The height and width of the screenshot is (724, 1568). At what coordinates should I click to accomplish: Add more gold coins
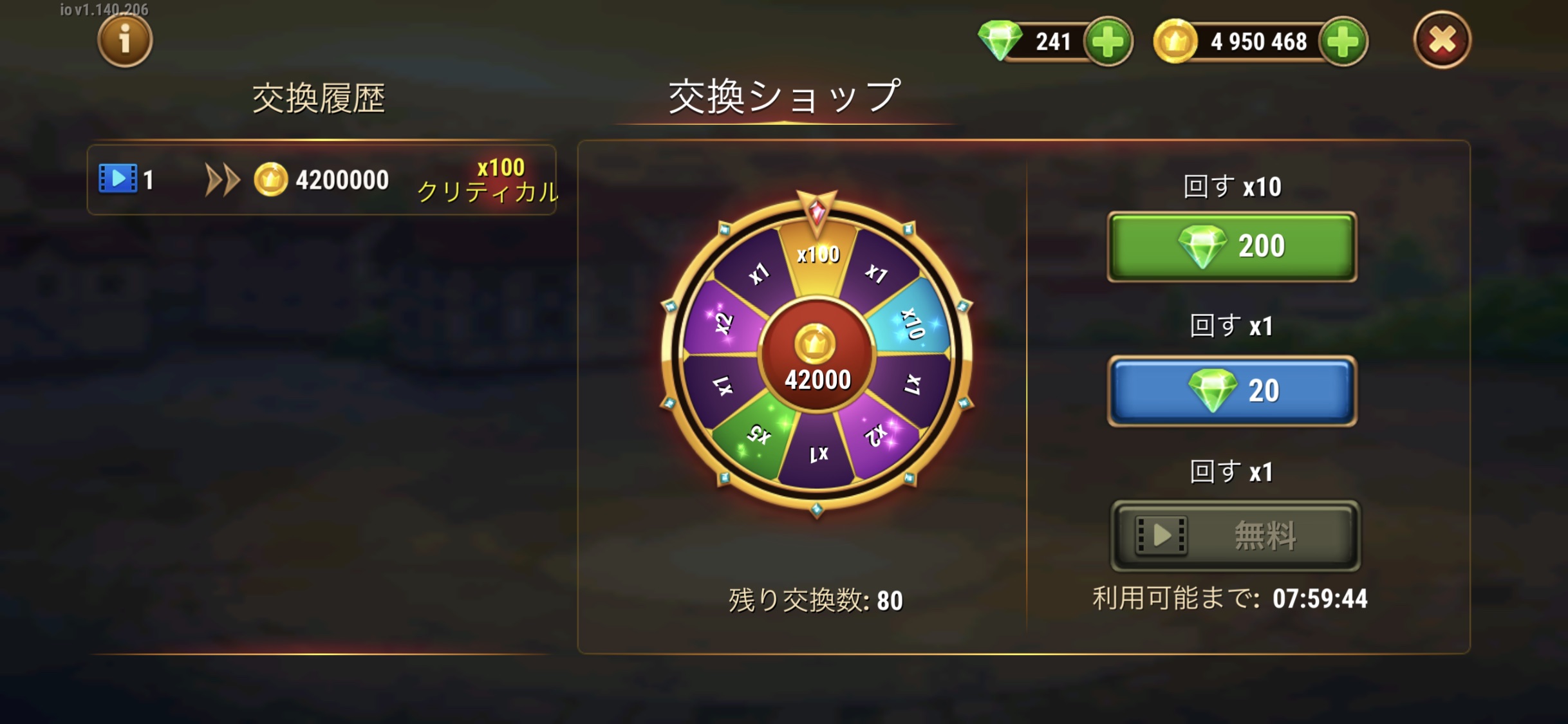[x=1343, y=42]
